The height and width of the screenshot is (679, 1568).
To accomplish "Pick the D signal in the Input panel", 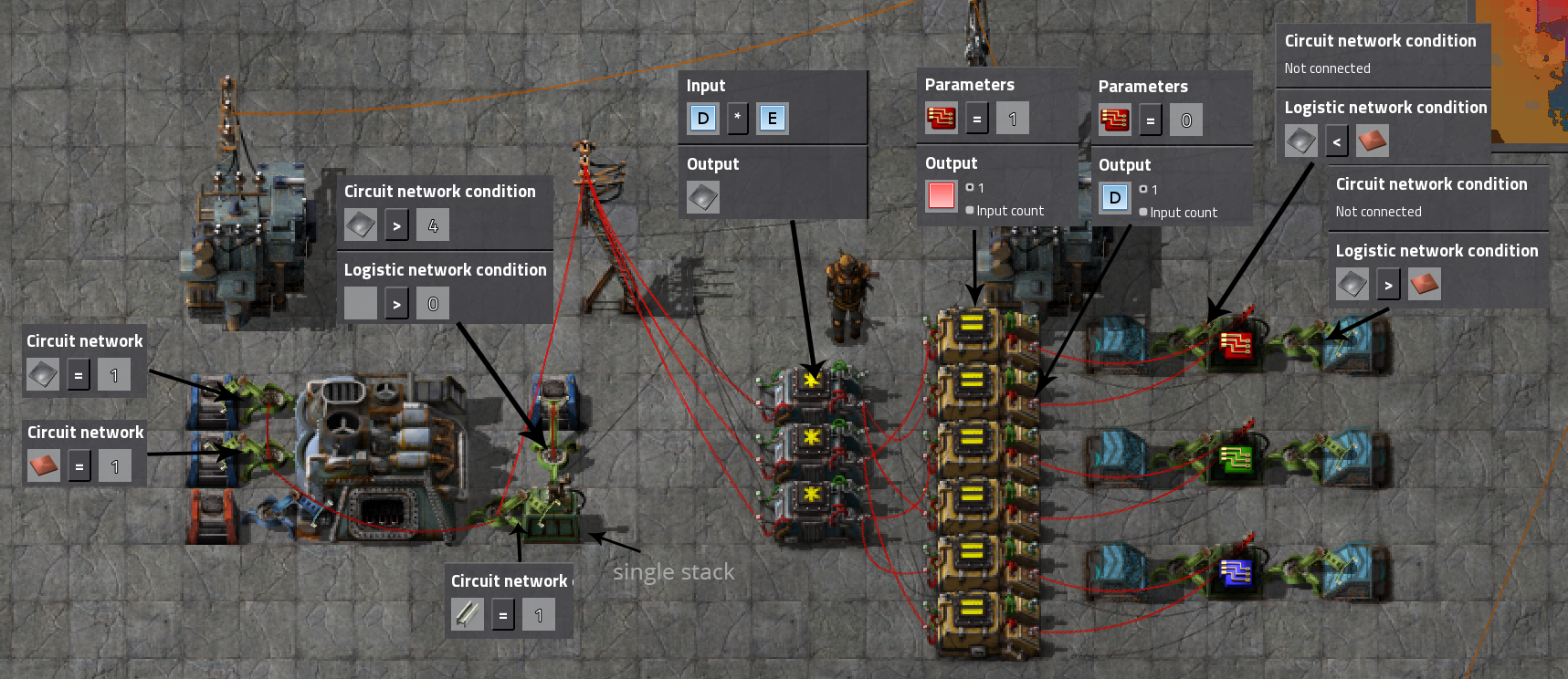I will point(703,119).
